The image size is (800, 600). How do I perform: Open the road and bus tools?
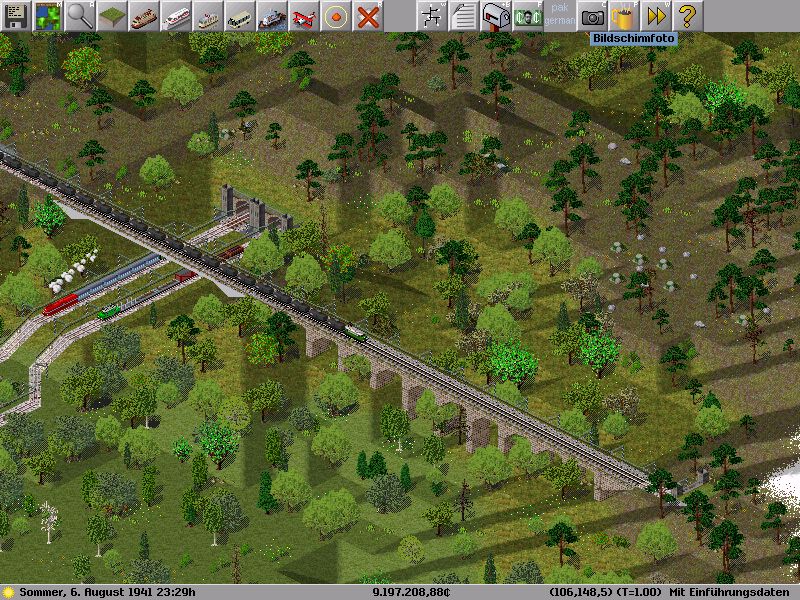pyautogui.click(x=239, y=15)
